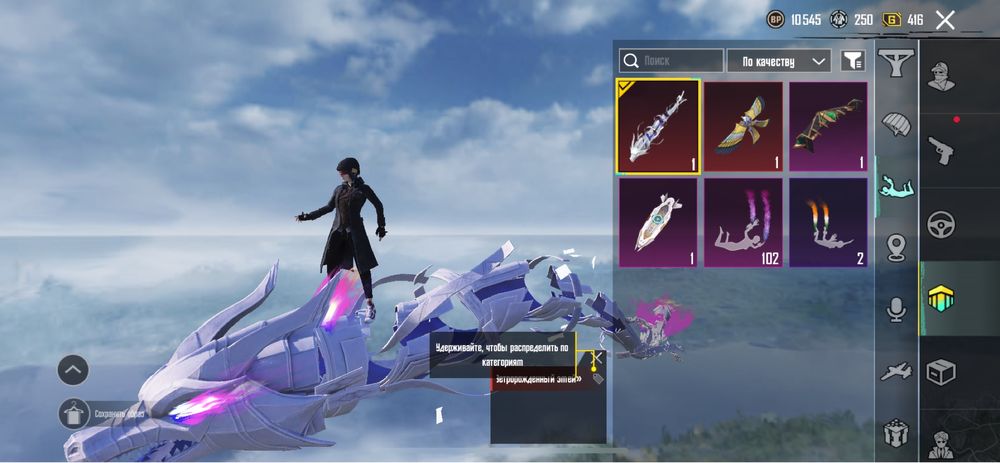Select the dark green winged glider
1000x463 pixels.
click(828, 125)
